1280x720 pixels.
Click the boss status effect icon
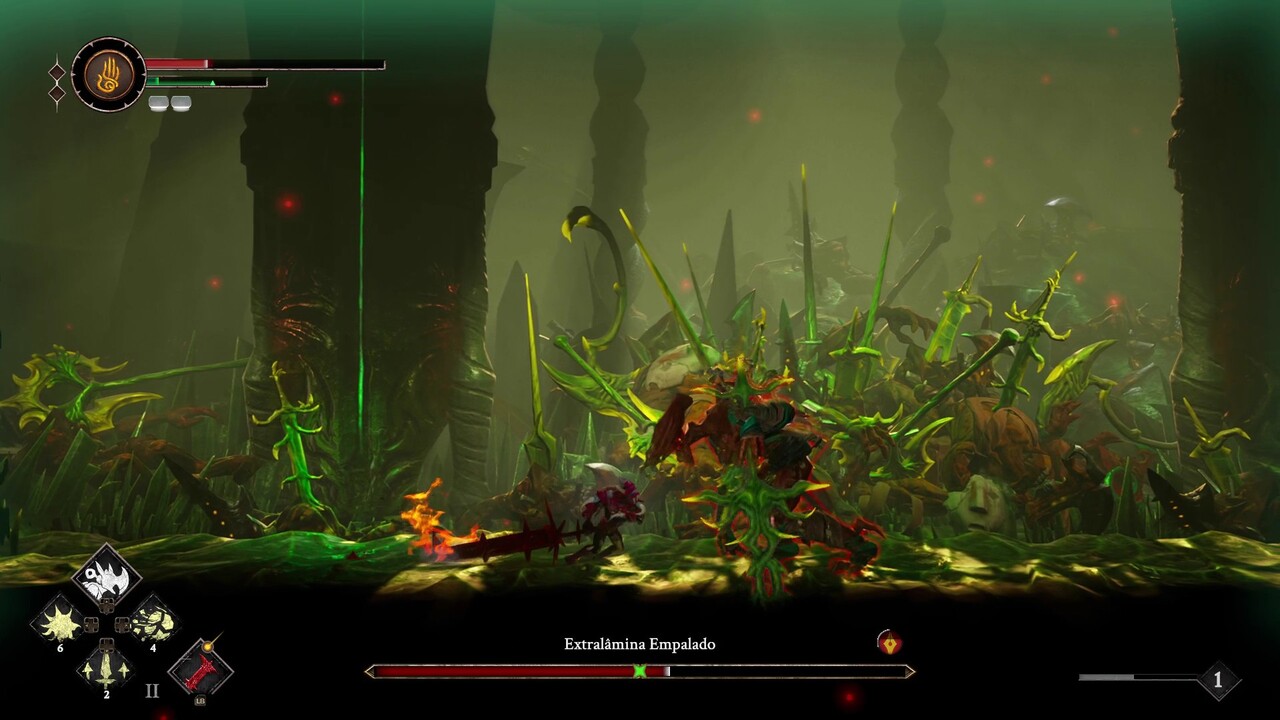click(888, 643)
